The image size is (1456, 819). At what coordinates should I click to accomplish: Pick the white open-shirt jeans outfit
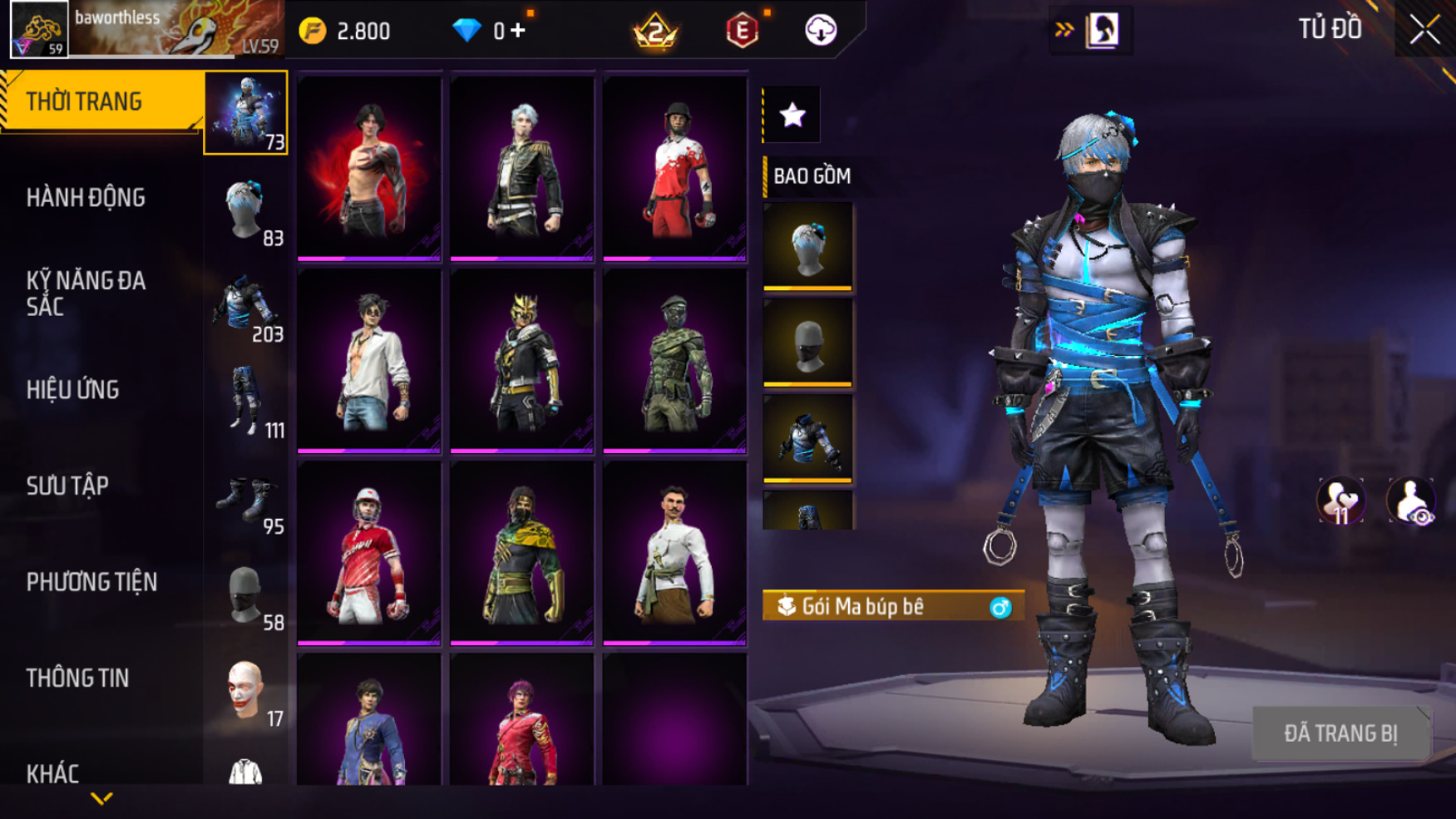coord(369,360)
